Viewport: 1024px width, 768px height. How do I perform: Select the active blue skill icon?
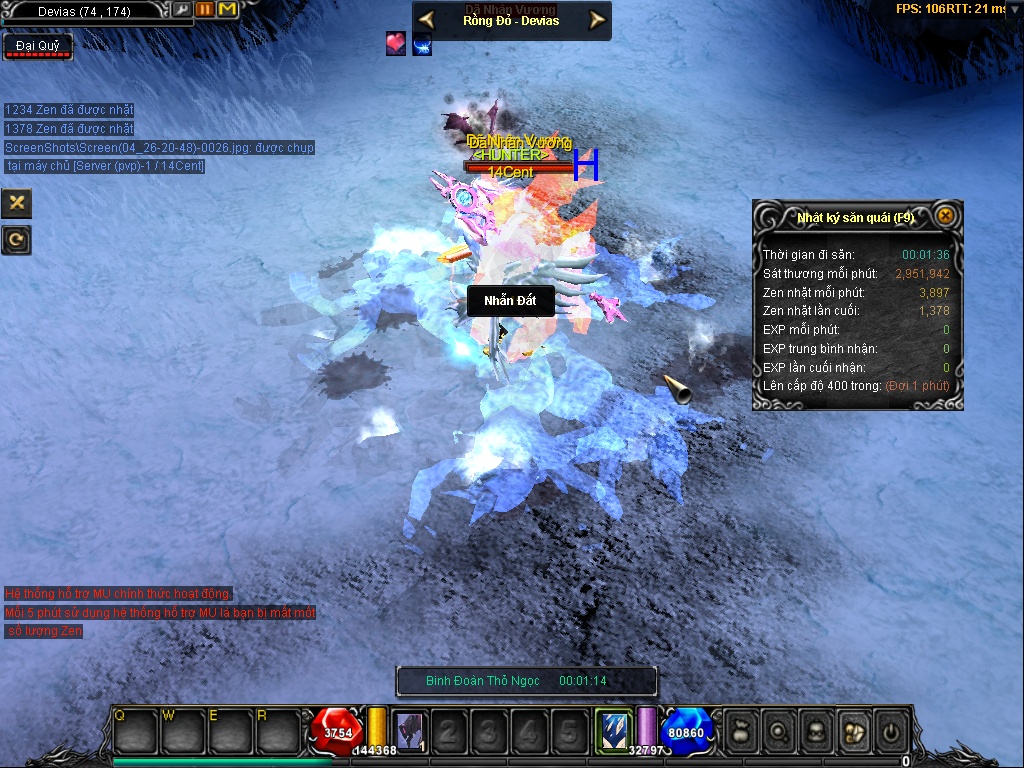coord(612,729)
